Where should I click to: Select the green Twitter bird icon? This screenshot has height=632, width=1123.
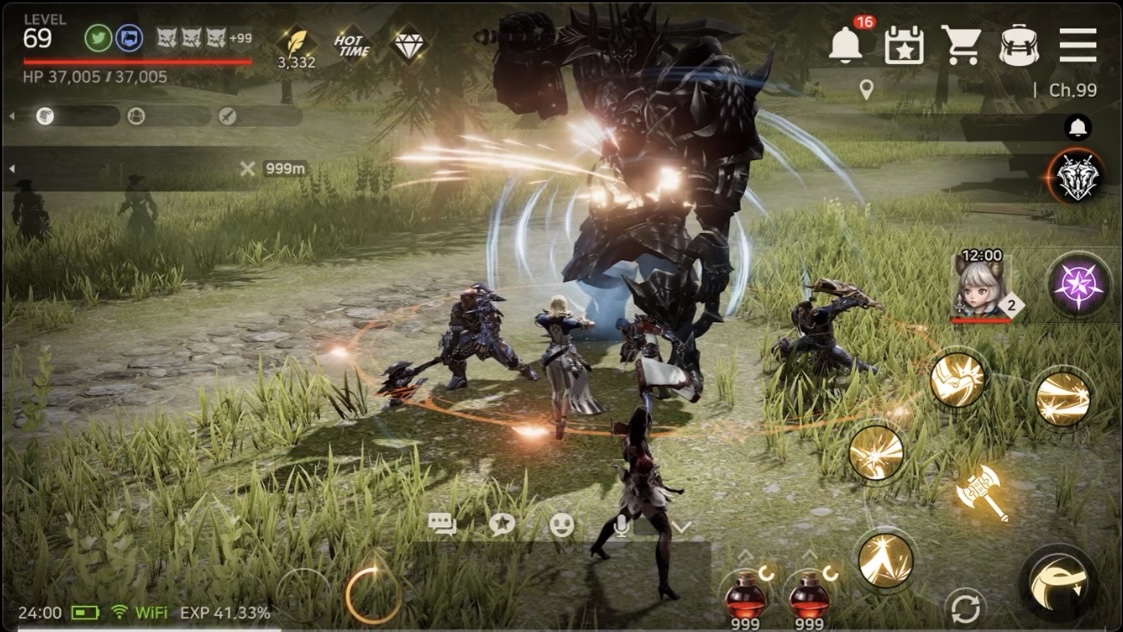pyautogui.click(x=99, y=38)
